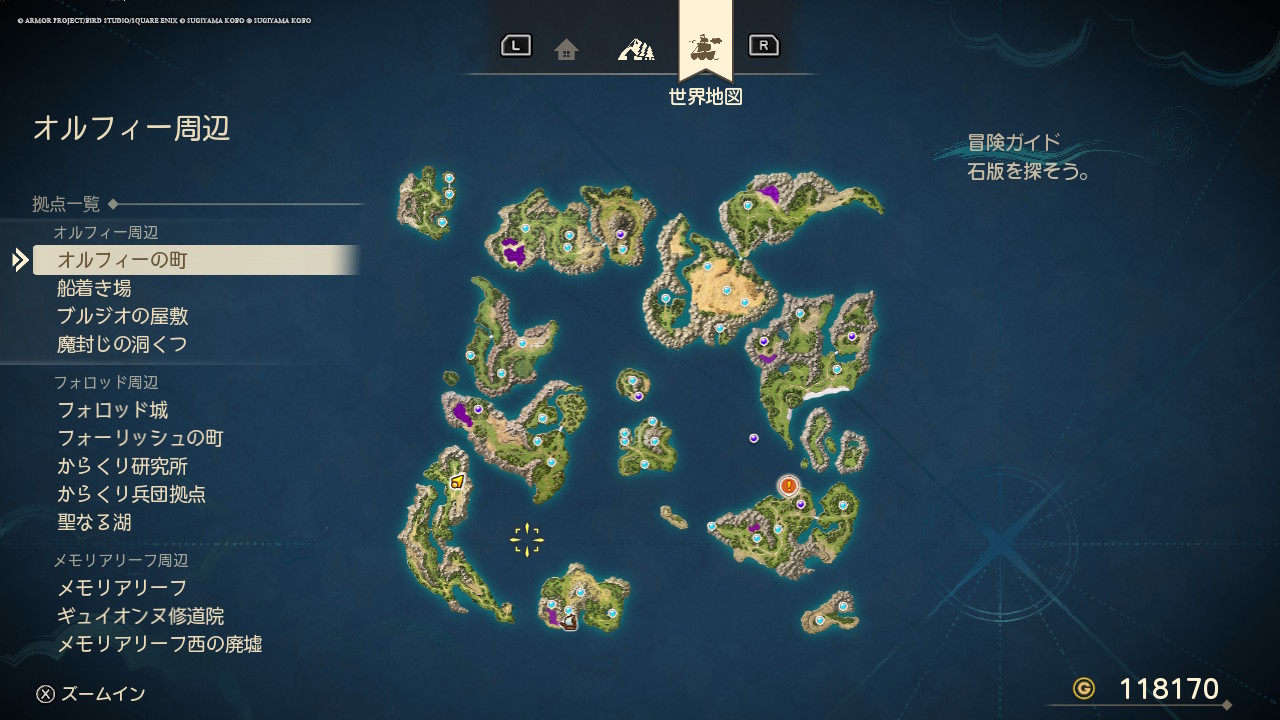Image resolution: width=1280 pixels, height=720 pixels.
Task: Select フォロッド城 entry
Action: (112, 410)
